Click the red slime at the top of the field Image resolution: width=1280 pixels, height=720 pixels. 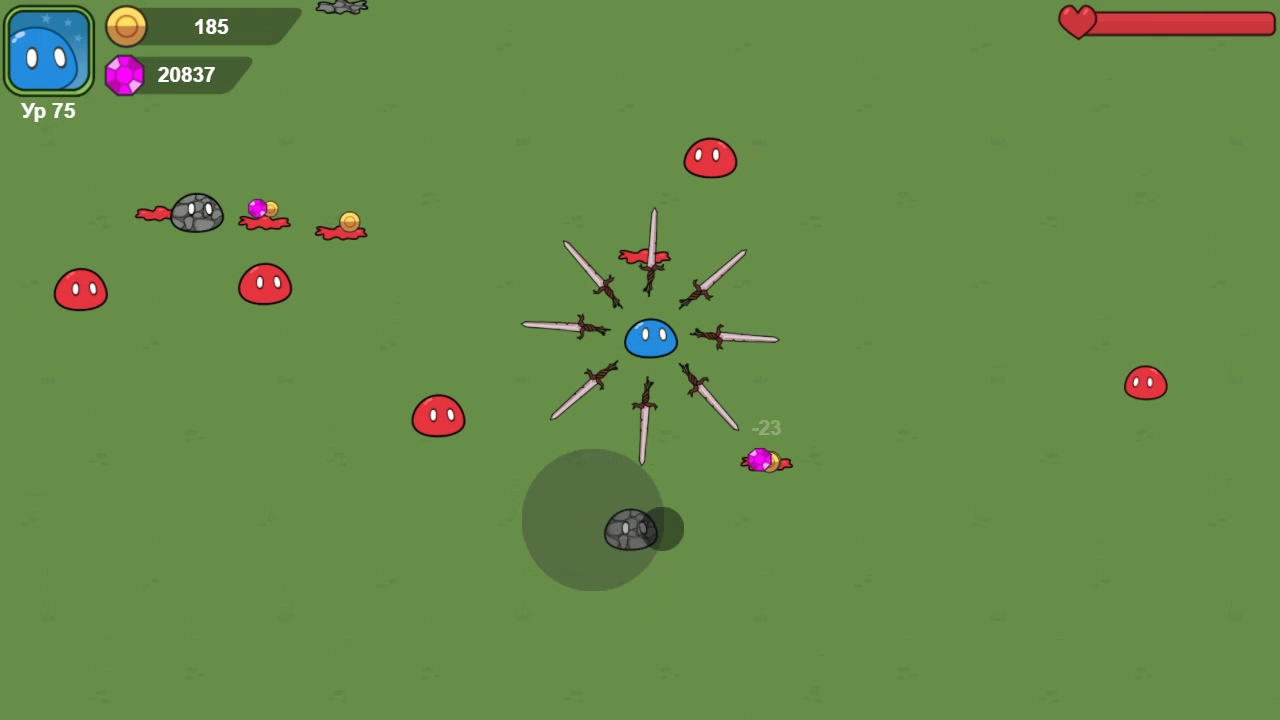point(710,157)
